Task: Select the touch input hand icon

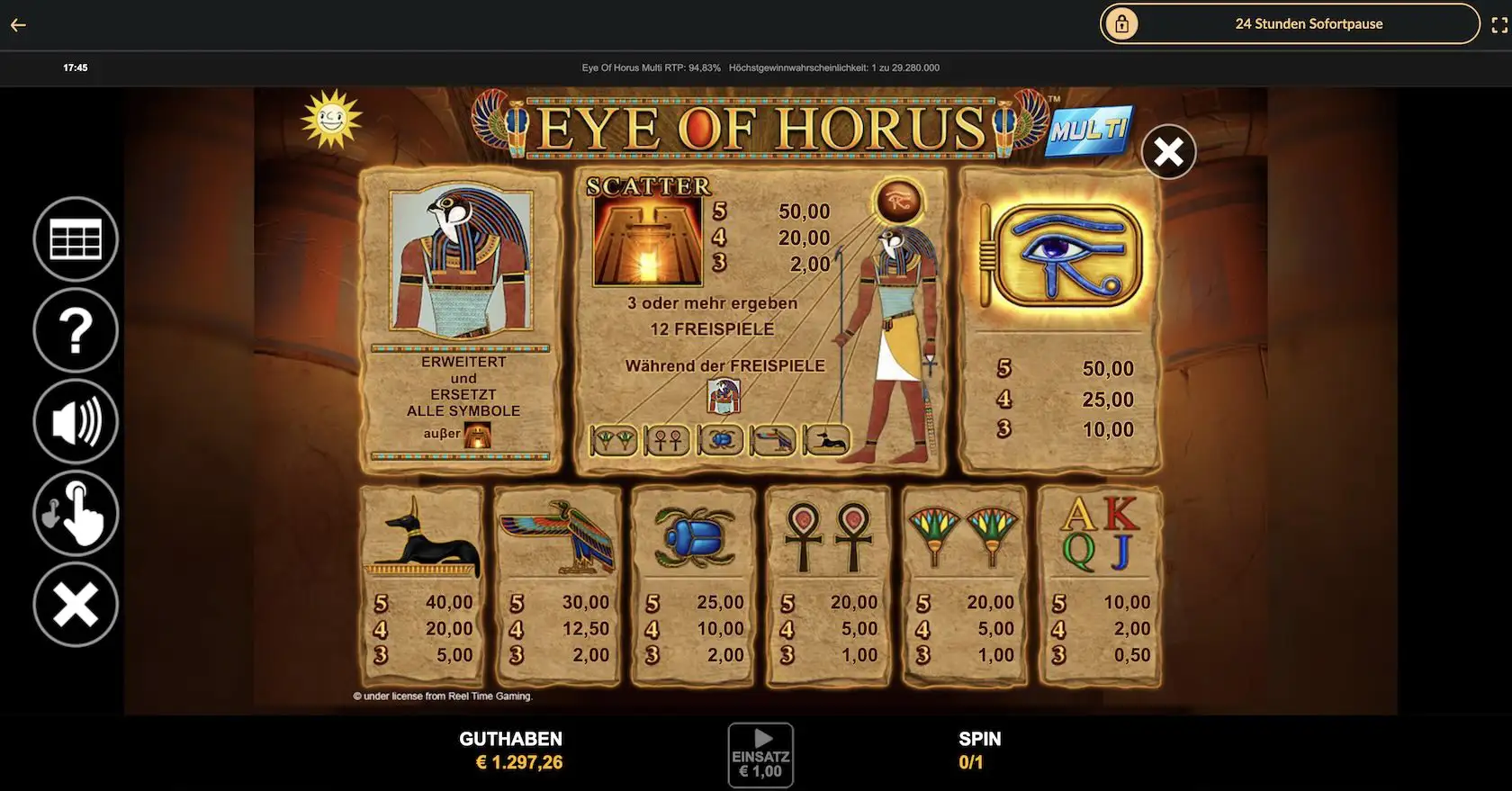Action: pyautogui.click(x=76, y=513)
